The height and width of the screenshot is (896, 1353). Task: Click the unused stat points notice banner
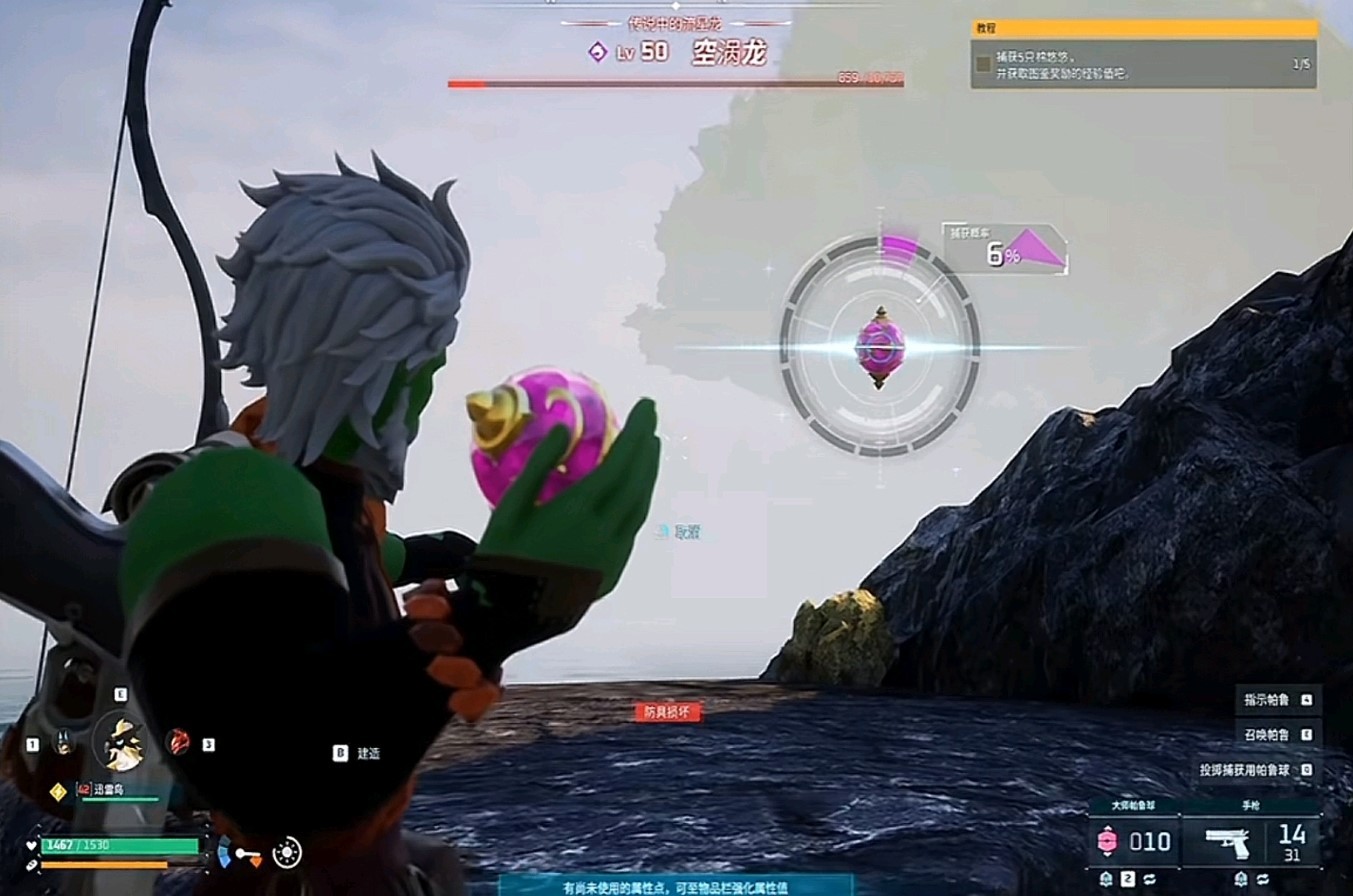tap(677, 886)
